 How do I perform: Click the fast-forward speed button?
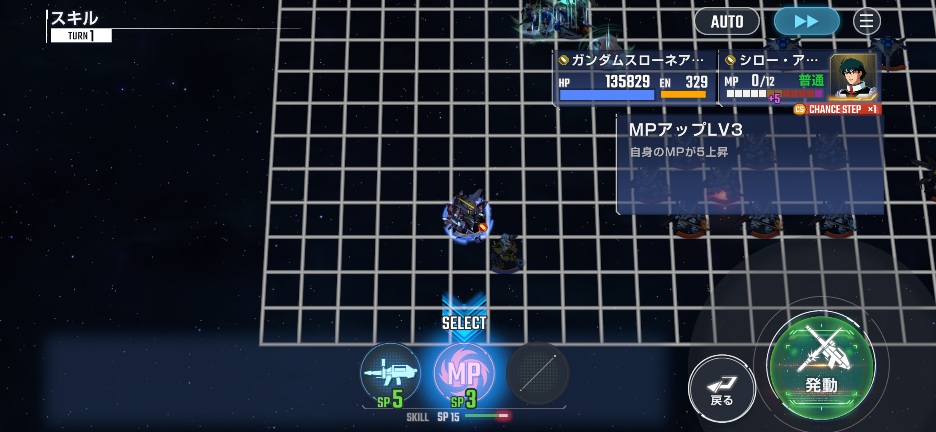(807, 21)
